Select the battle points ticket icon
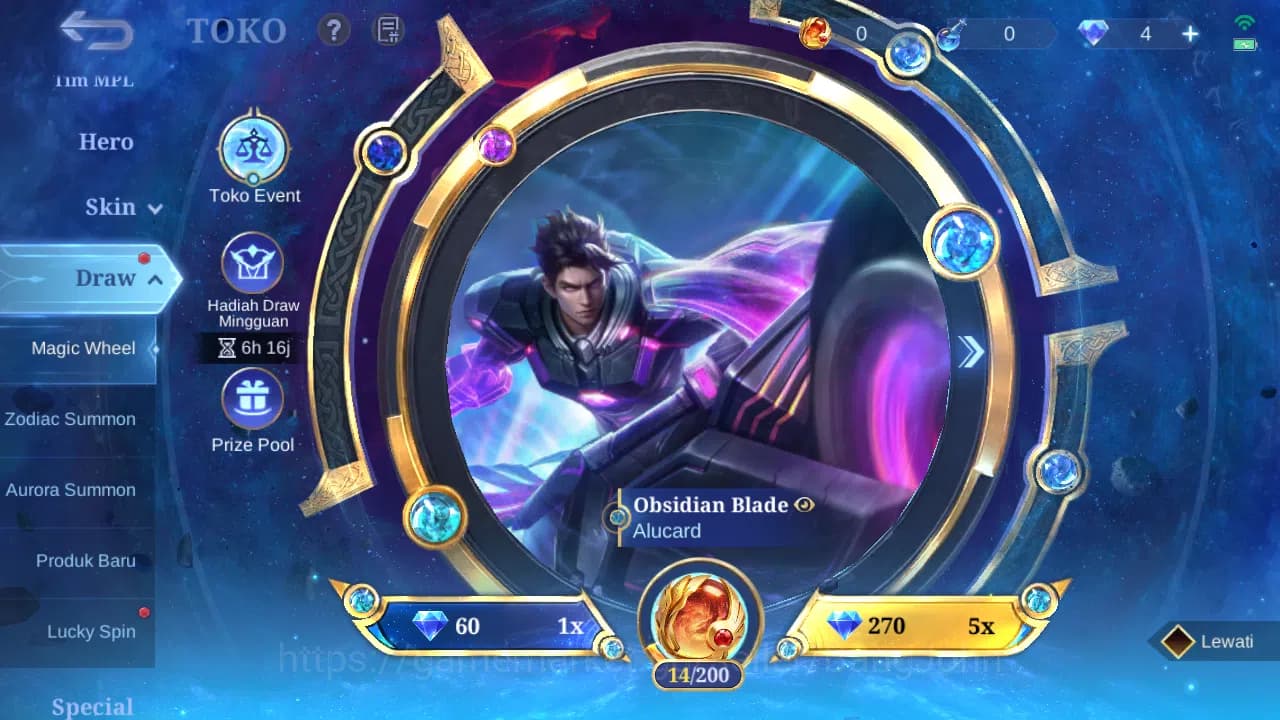This screenshot has height=720, width=1280. (x=818, y=33)
